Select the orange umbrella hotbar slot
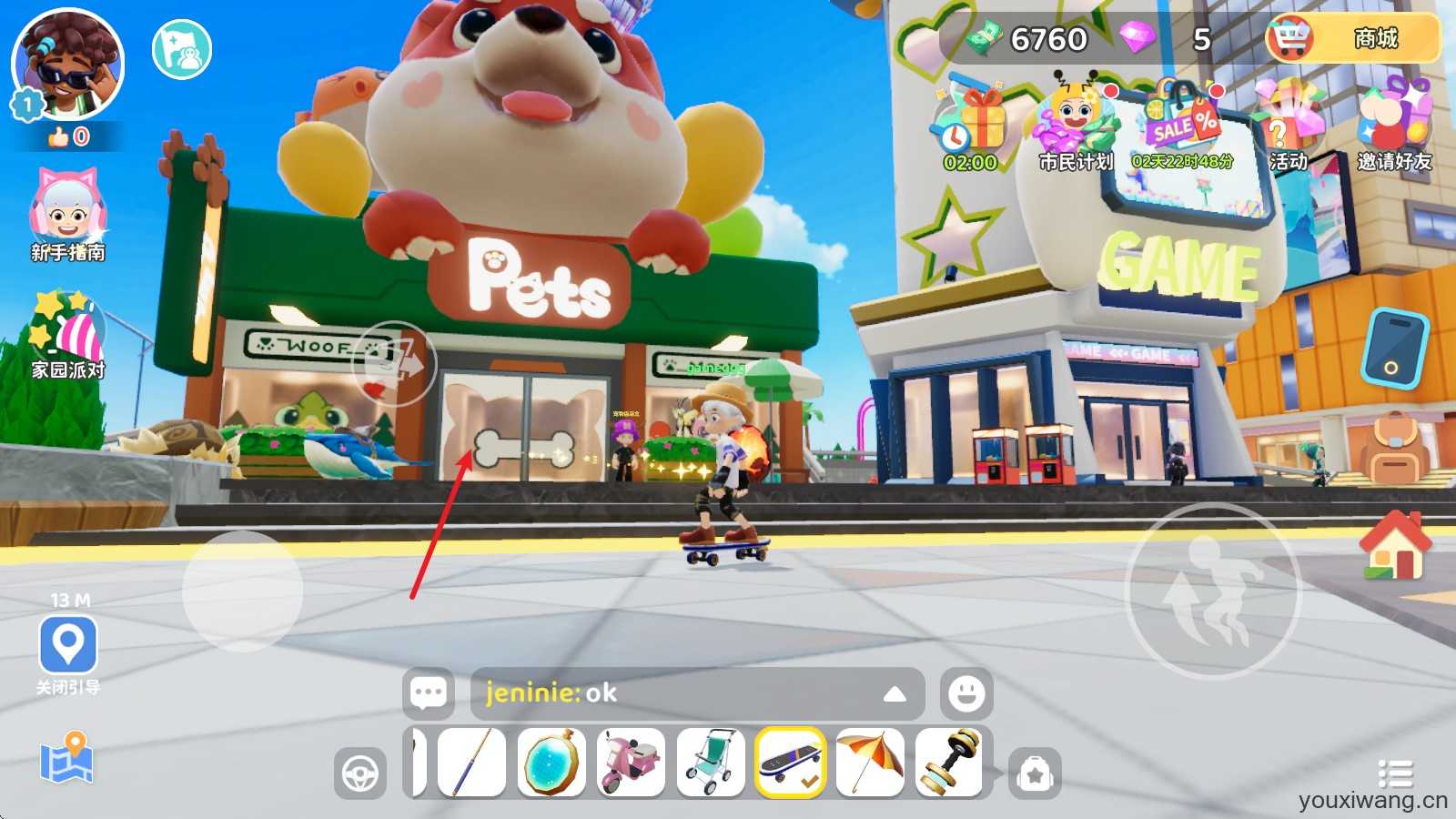Viewport: 1456px width, 819px height. coord(870,763)
